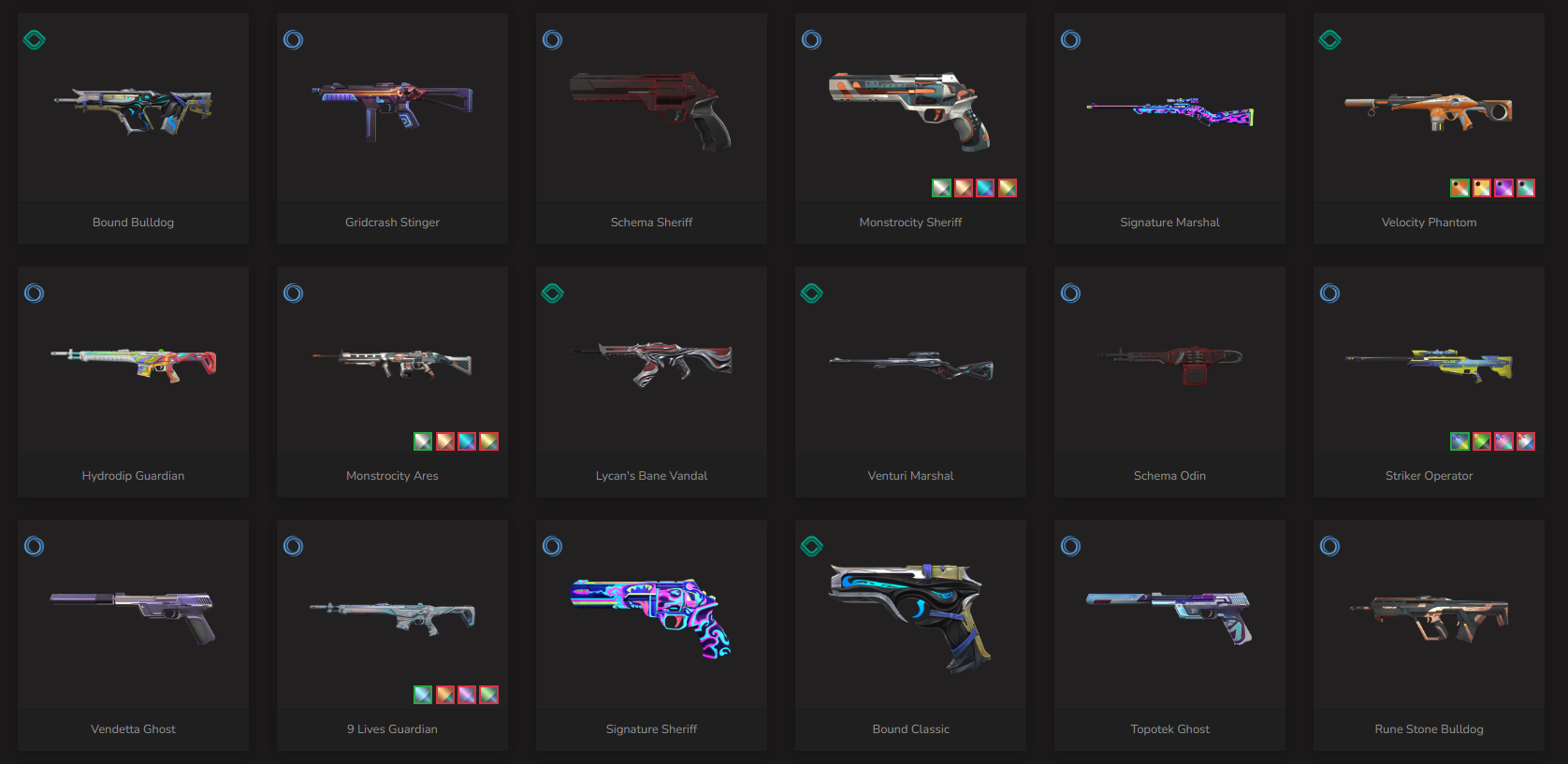Click the first color variant of Velocity Phantom
The image size is (1568, 764).
[x=1459, y=188]
